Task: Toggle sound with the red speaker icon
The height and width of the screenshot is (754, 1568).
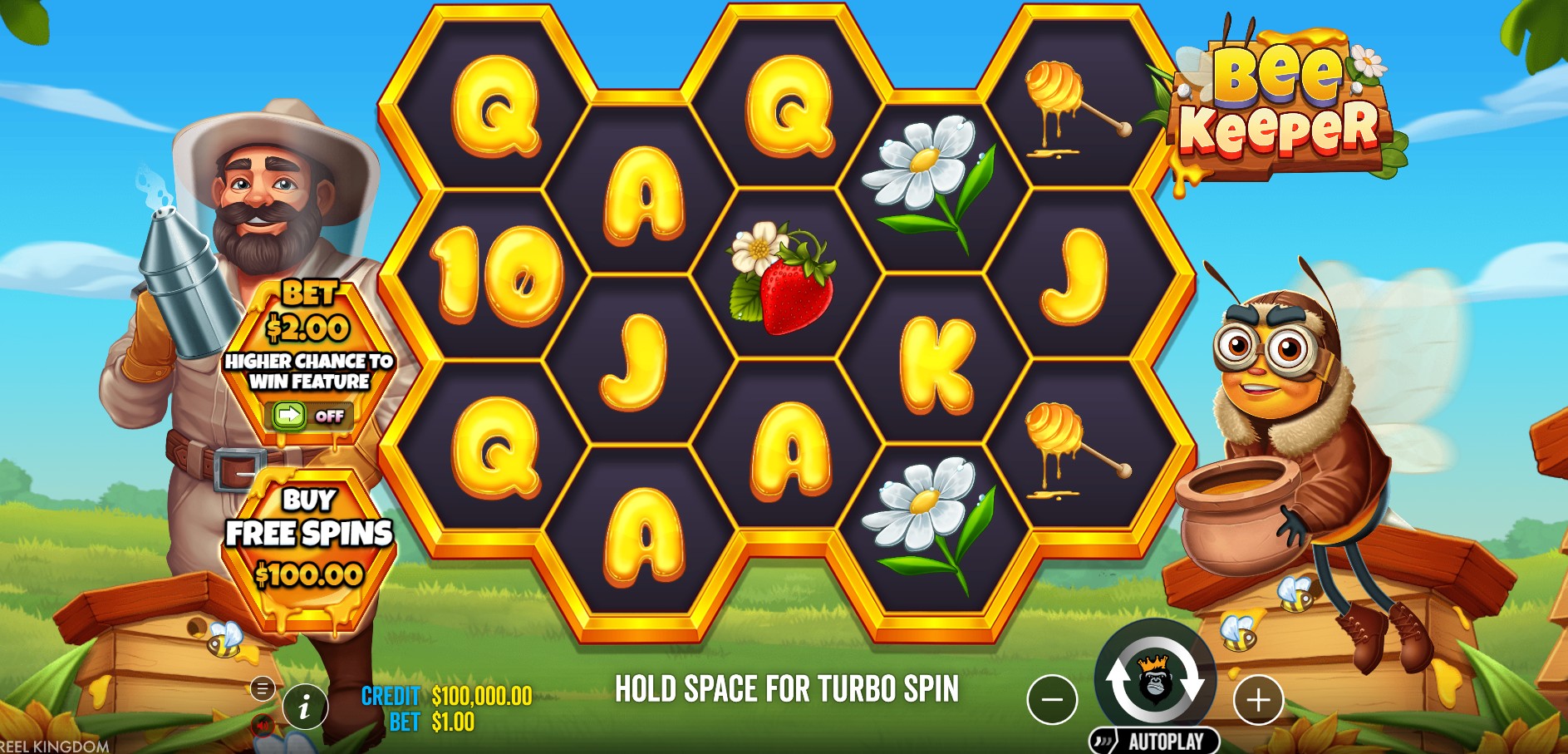Action: coord(263,726)
